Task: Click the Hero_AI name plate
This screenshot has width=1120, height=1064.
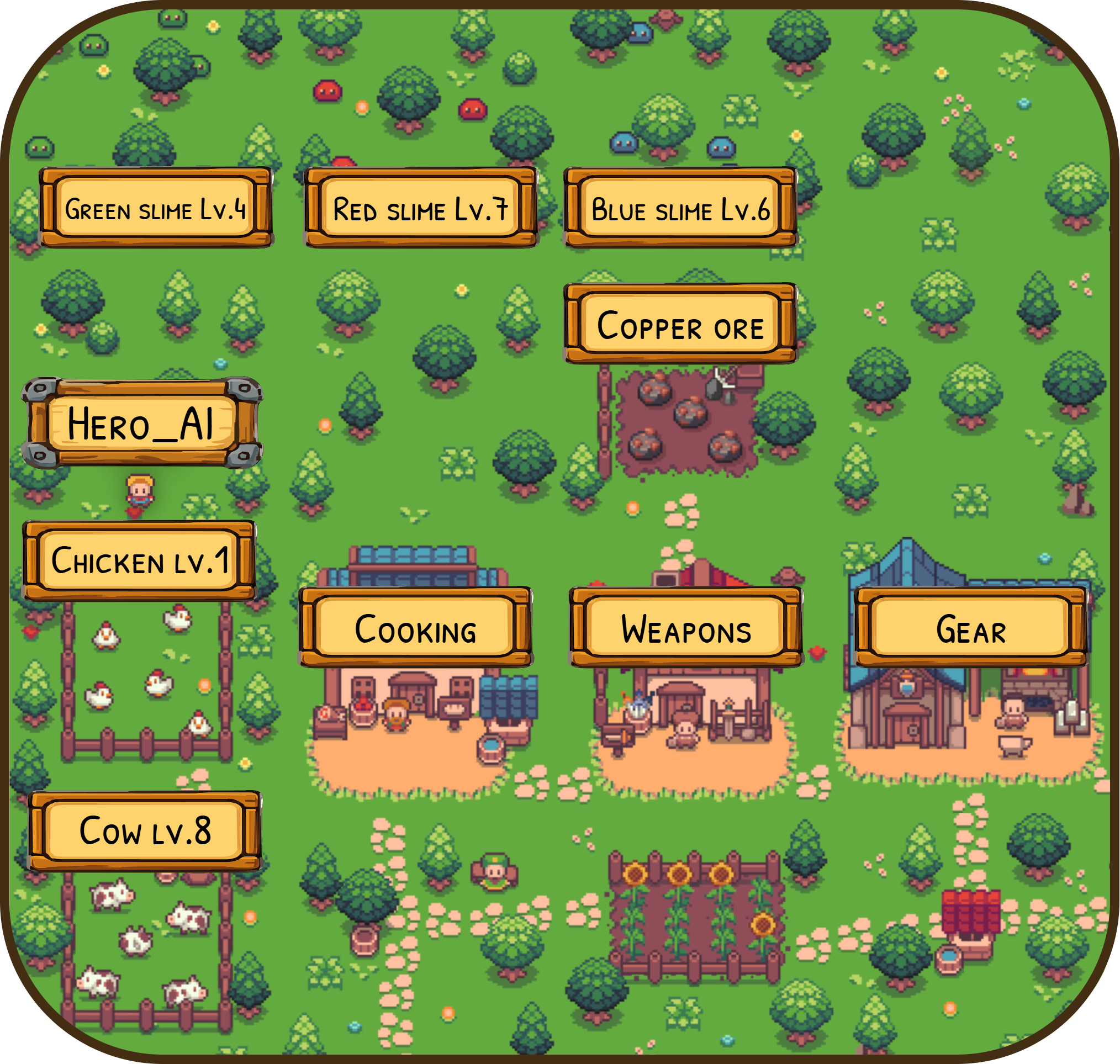Action: coord(141,422)
